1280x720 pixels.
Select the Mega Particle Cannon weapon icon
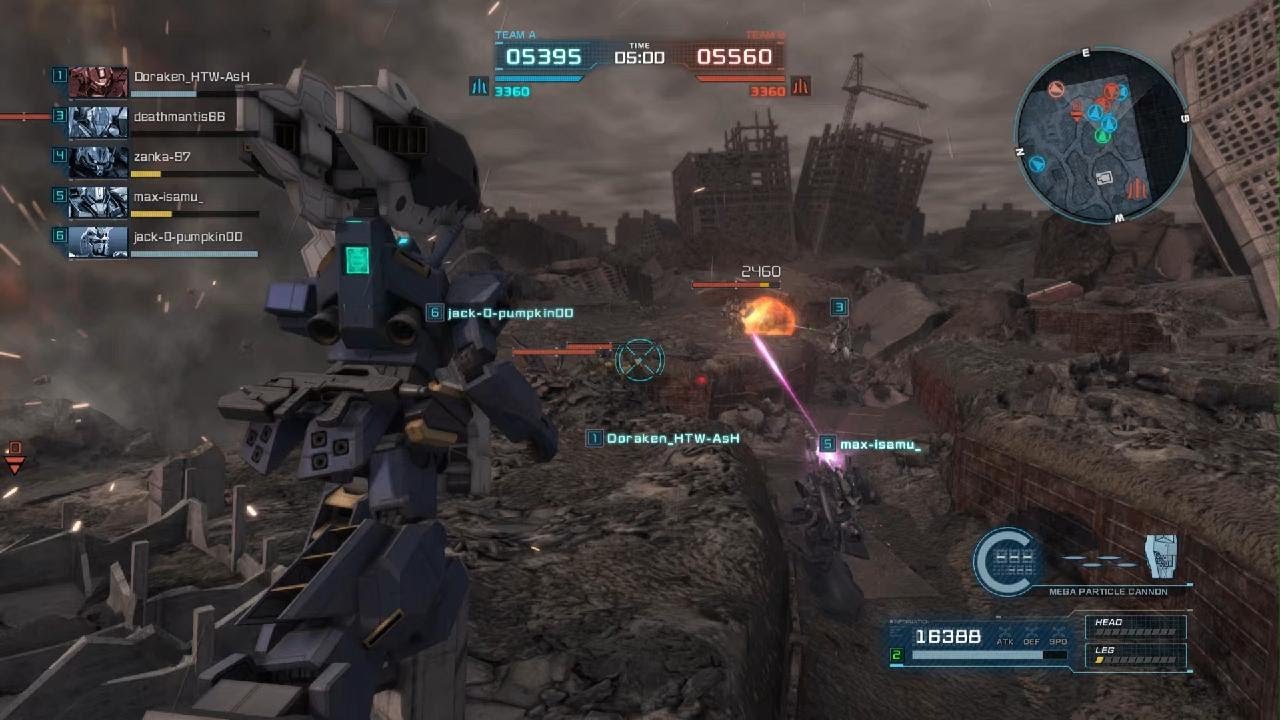coord(1161,557)
